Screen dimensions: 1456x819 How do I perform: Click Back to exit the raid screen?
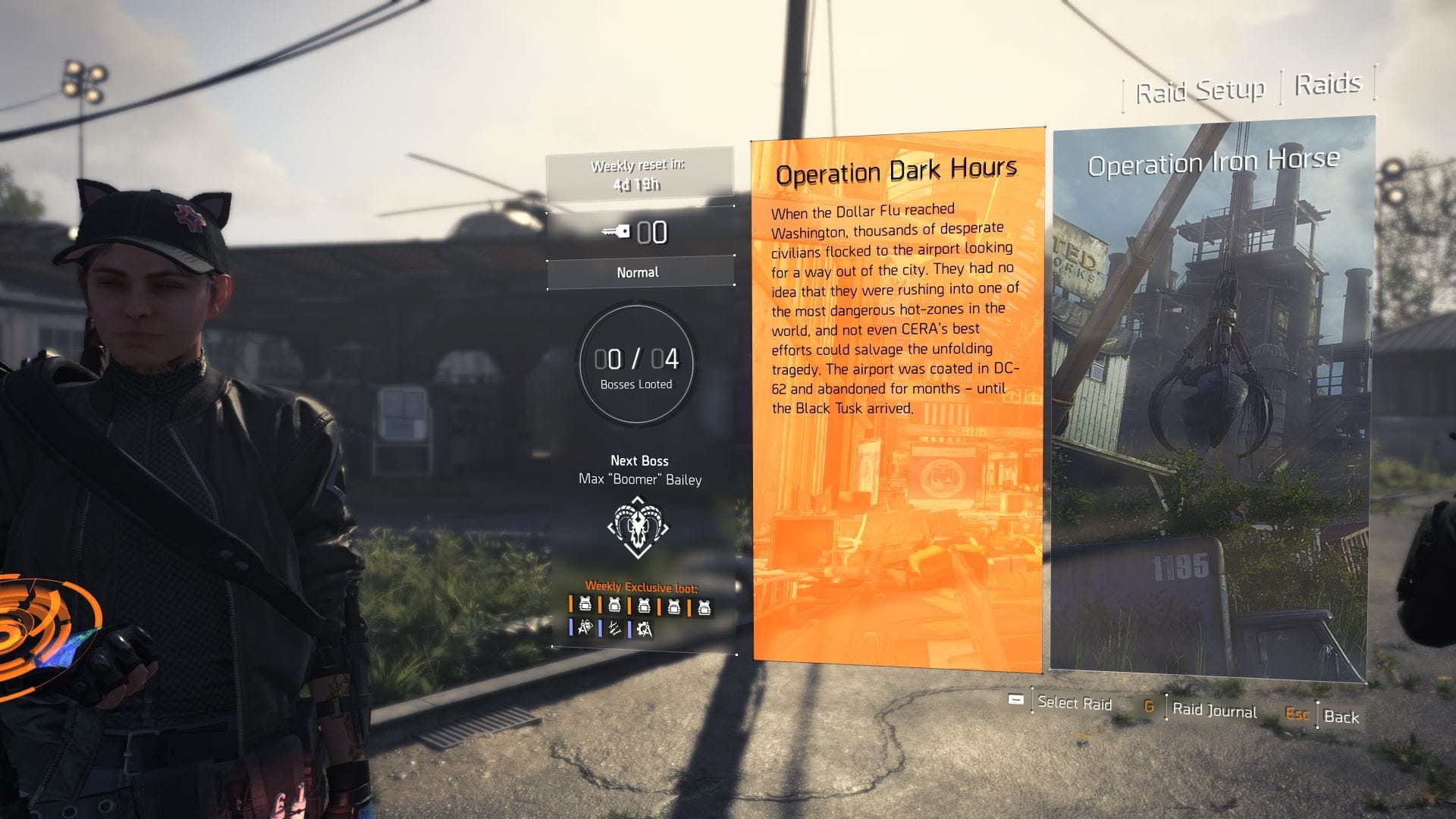click(1342, 717)
